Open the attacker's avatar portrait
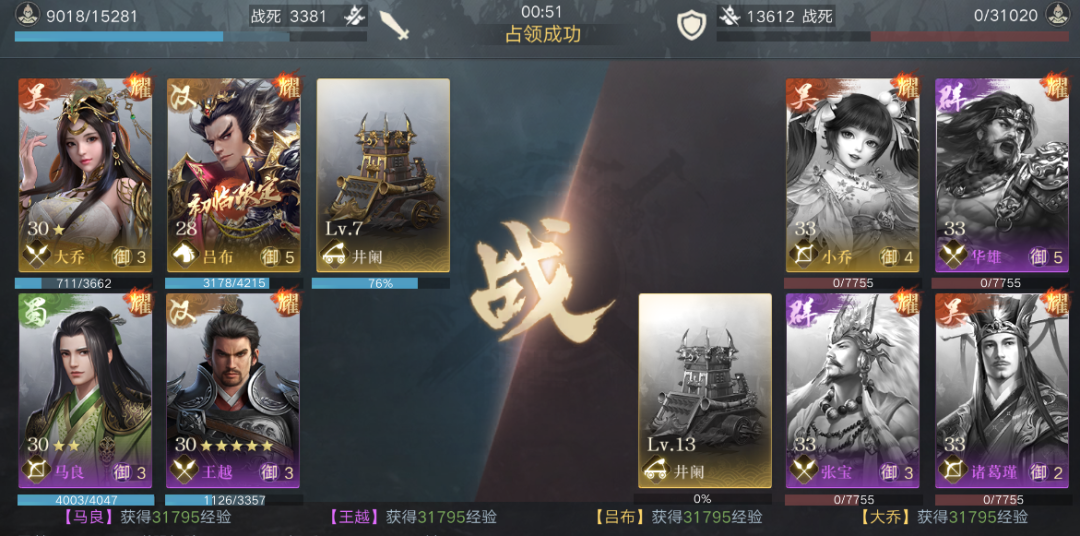The width and height of the screenshot is (1080, 536). pyautogui.click(x=28, y=16)
